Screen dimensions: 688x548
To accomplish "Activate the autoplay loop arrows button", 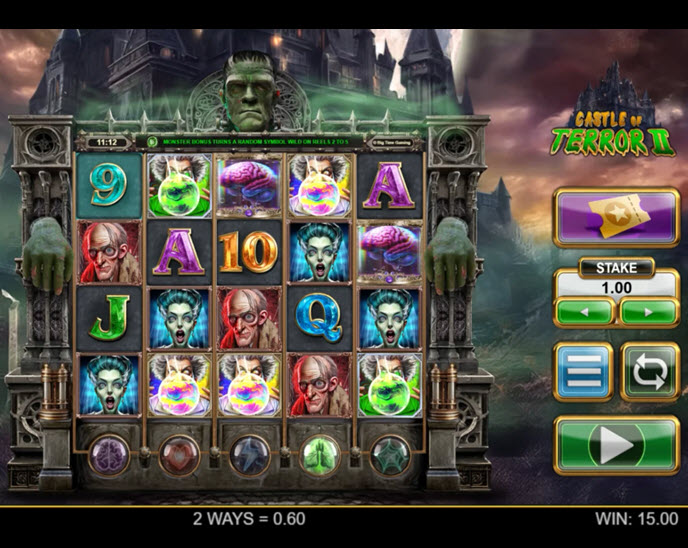I will pyautogui.click(x=649, y=372).
